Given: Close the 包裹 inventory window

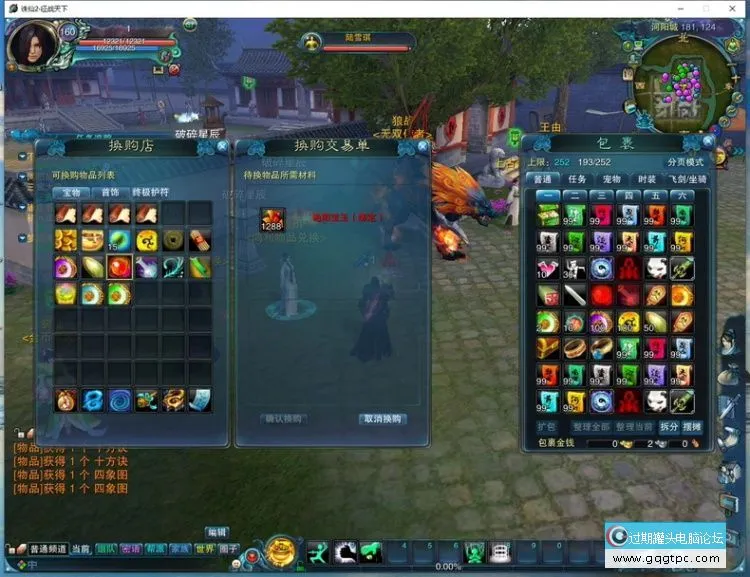Looking at the screenshot, I should (x=708, y=141).
